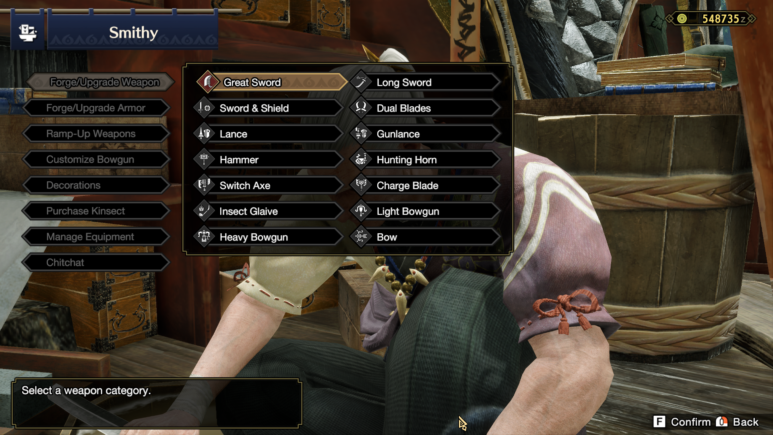
Task: Open Forge/Upgrade Armor menu
Action: point(96,108)
